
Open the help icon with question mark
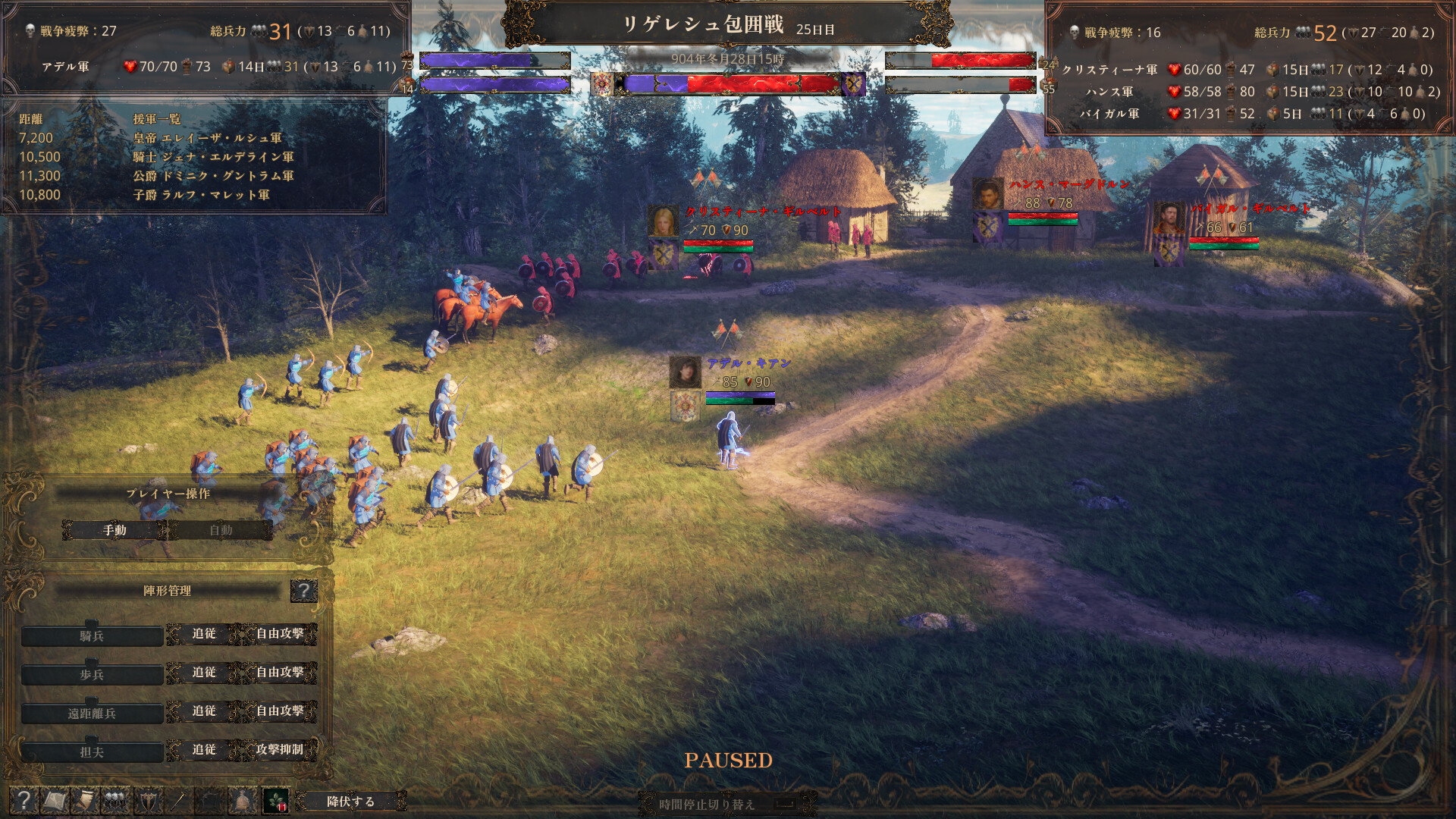25,800
